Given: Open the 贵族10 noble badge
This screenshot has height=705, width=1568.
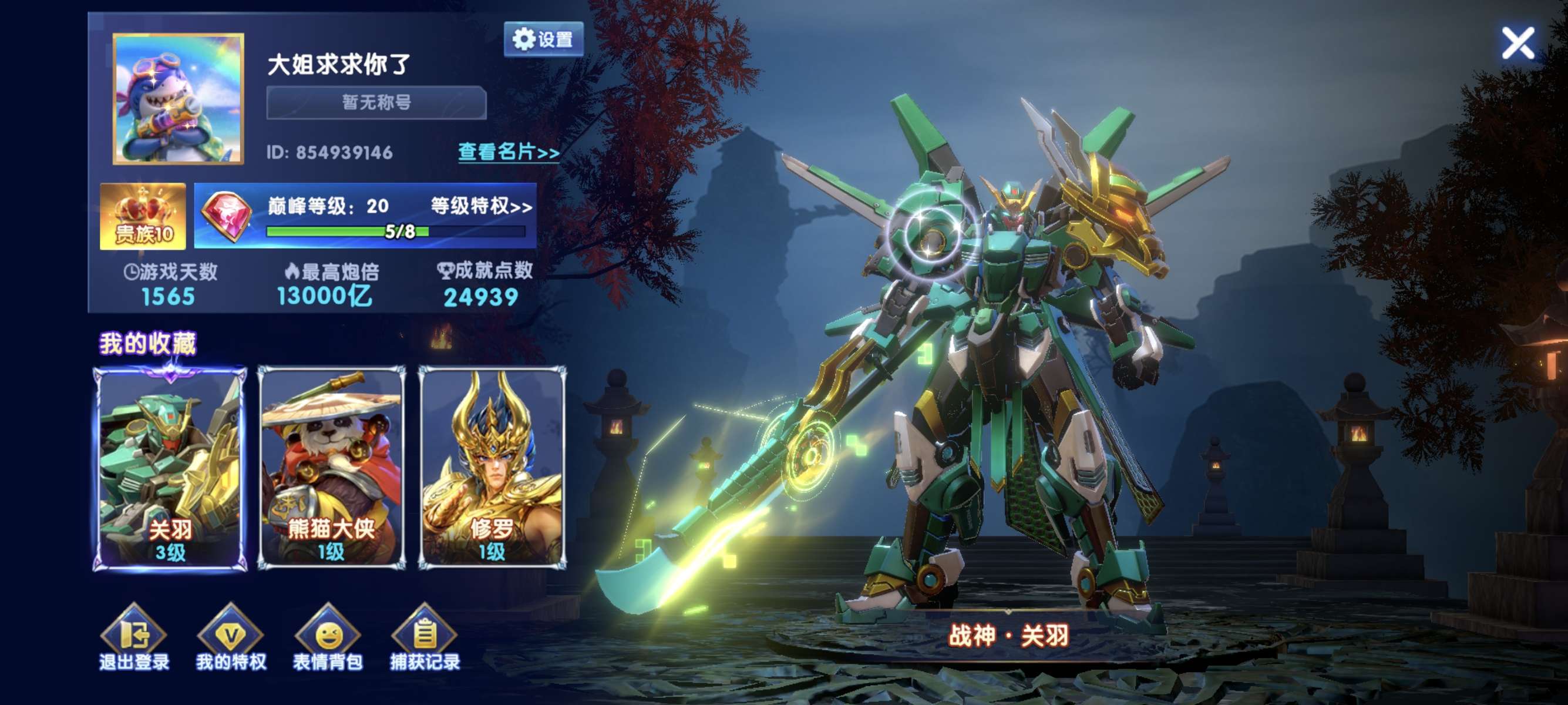Looking at the screenshot, I should click(x=143, y=217).
